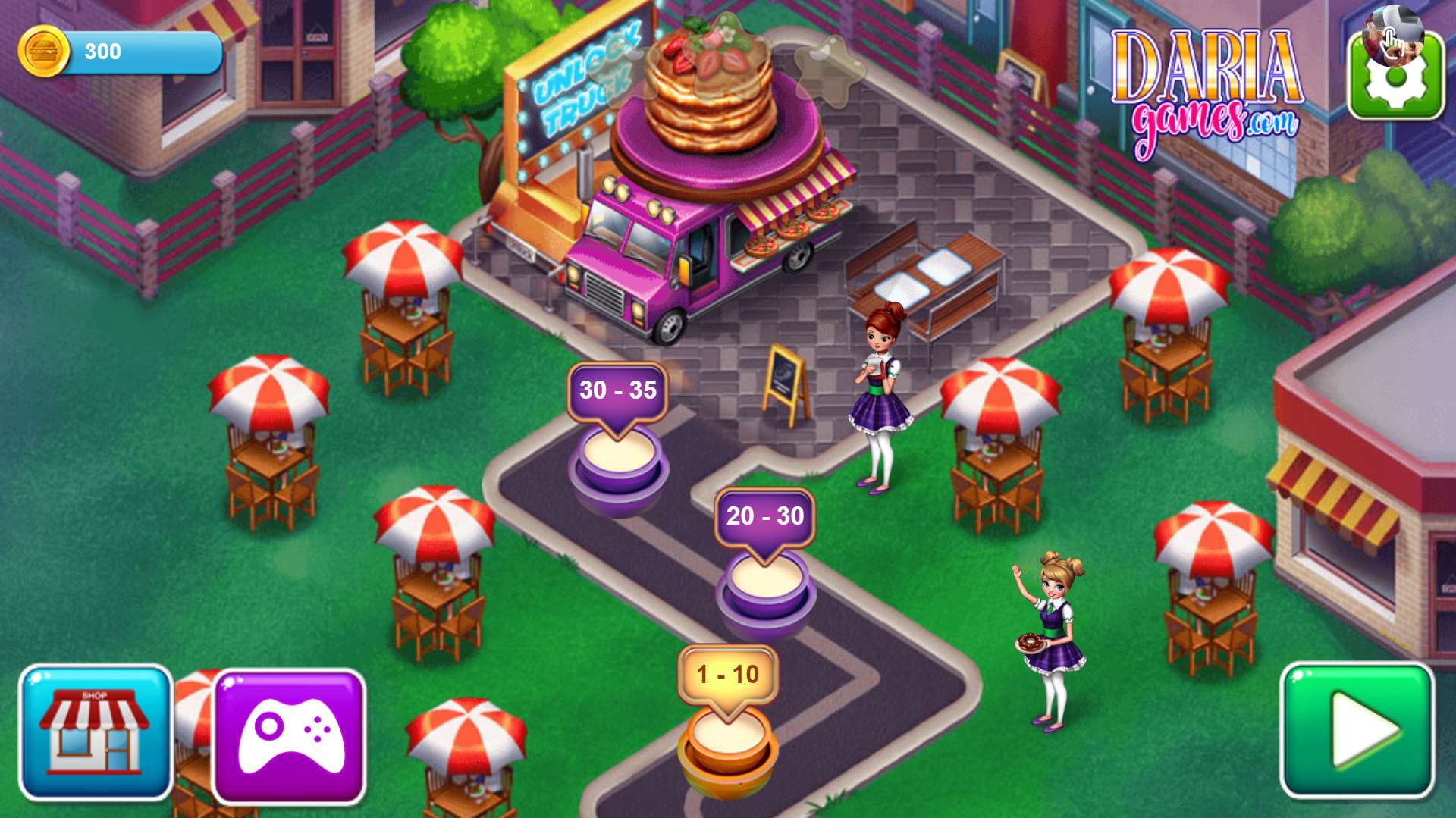Open the shop menu
The width and height of the screenshot is (1456, 818).
tap(96, 732)
